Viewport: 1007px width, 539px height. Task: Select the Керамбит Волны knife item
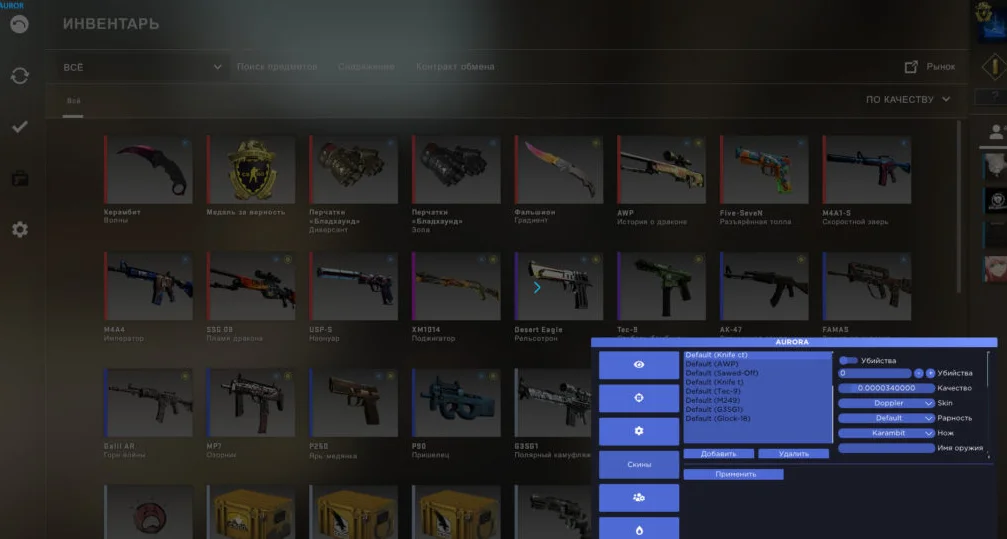point(148,170)
